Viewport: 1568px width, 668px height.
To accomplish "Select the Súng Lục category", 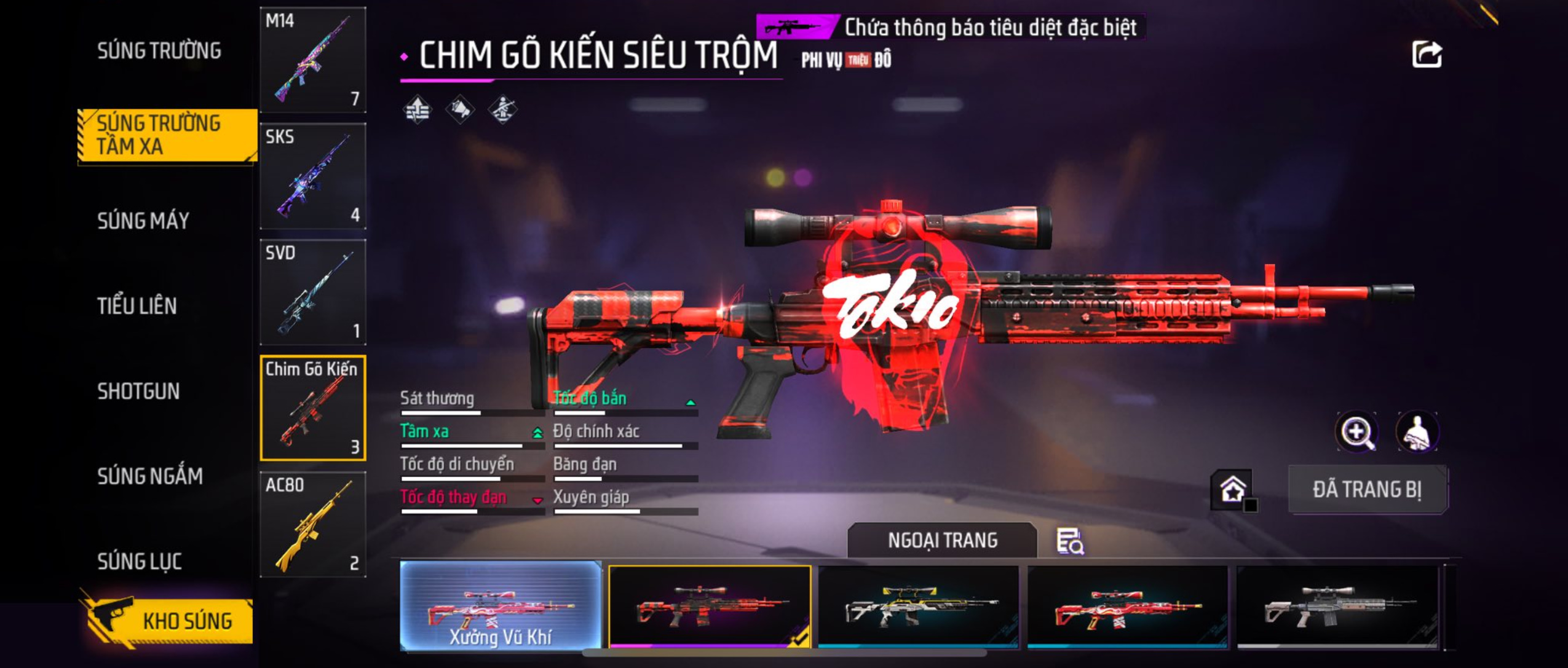I will click(x=140, y=561).
